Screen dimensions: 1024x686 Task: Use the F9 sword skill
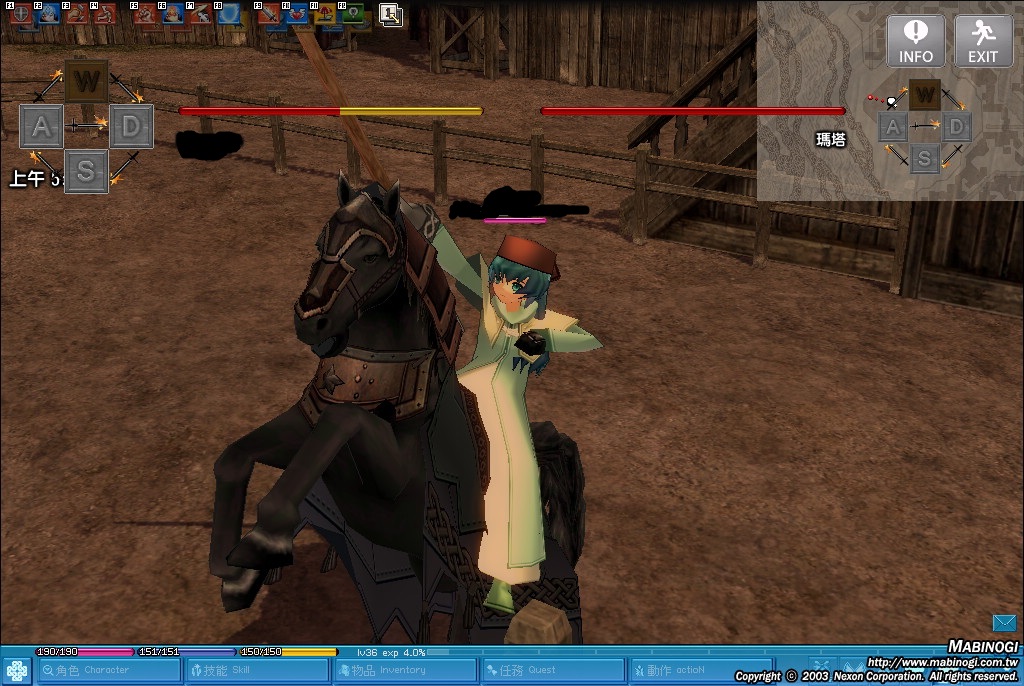tap(269, 14)
